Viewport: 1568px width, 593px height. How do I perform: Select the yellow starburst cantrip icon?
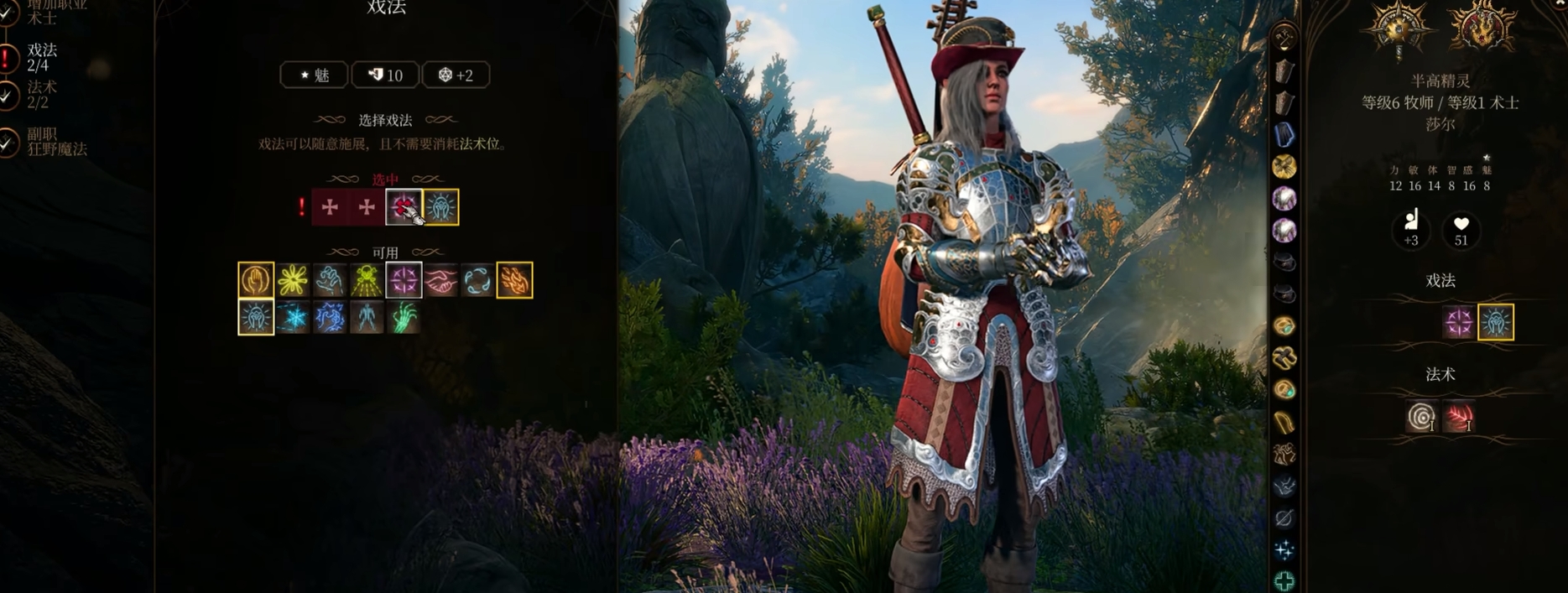pyautogui.click(x=293, y=280)
